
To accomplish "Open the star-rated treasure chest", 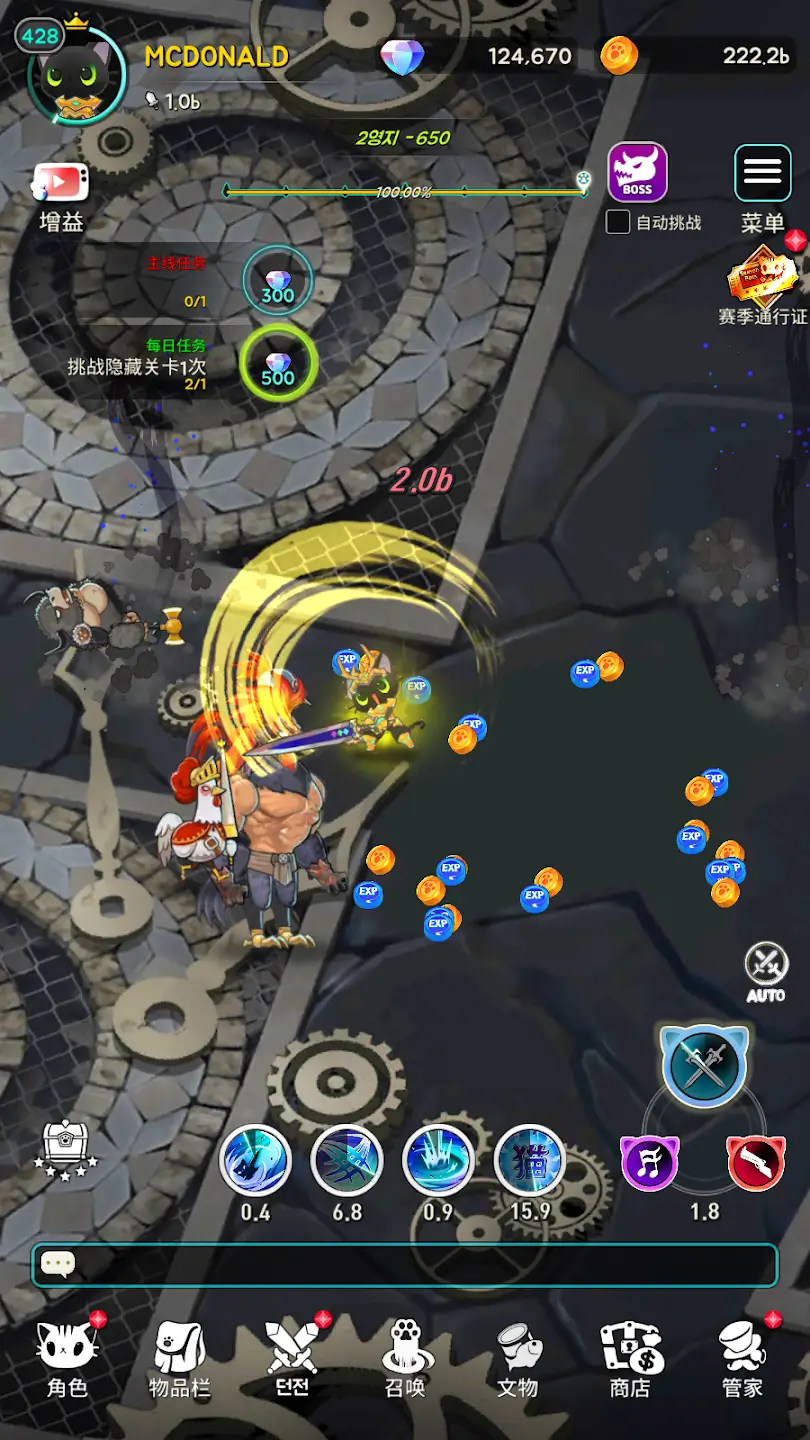I will pyautogui.click(x=67, y=1149).
